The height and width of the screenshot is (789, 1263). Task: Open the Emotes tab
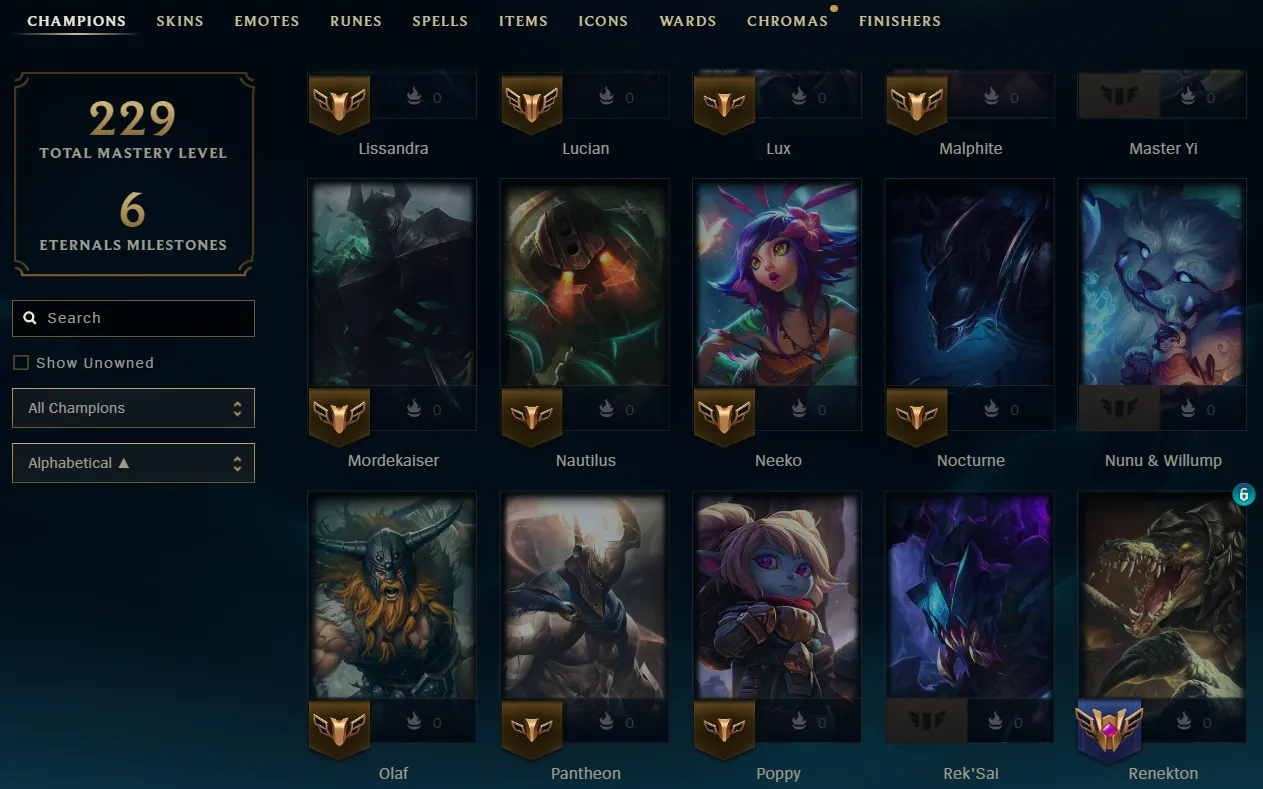point(267,21)
